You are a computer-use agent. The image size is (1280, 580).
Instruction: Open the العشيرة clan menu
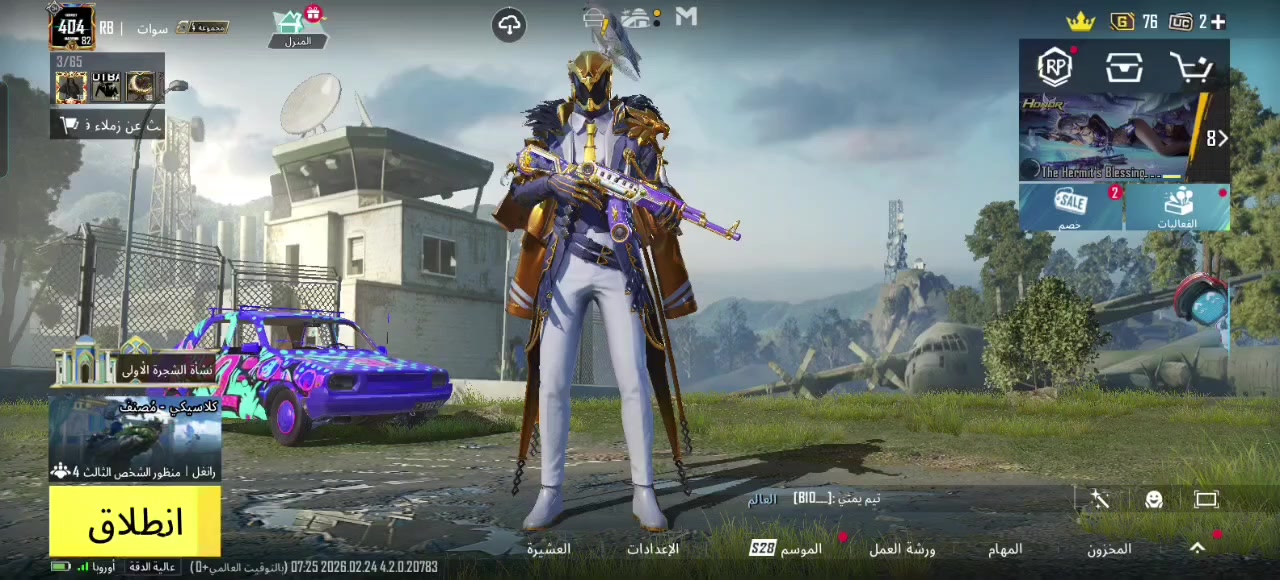coord(549,549)
